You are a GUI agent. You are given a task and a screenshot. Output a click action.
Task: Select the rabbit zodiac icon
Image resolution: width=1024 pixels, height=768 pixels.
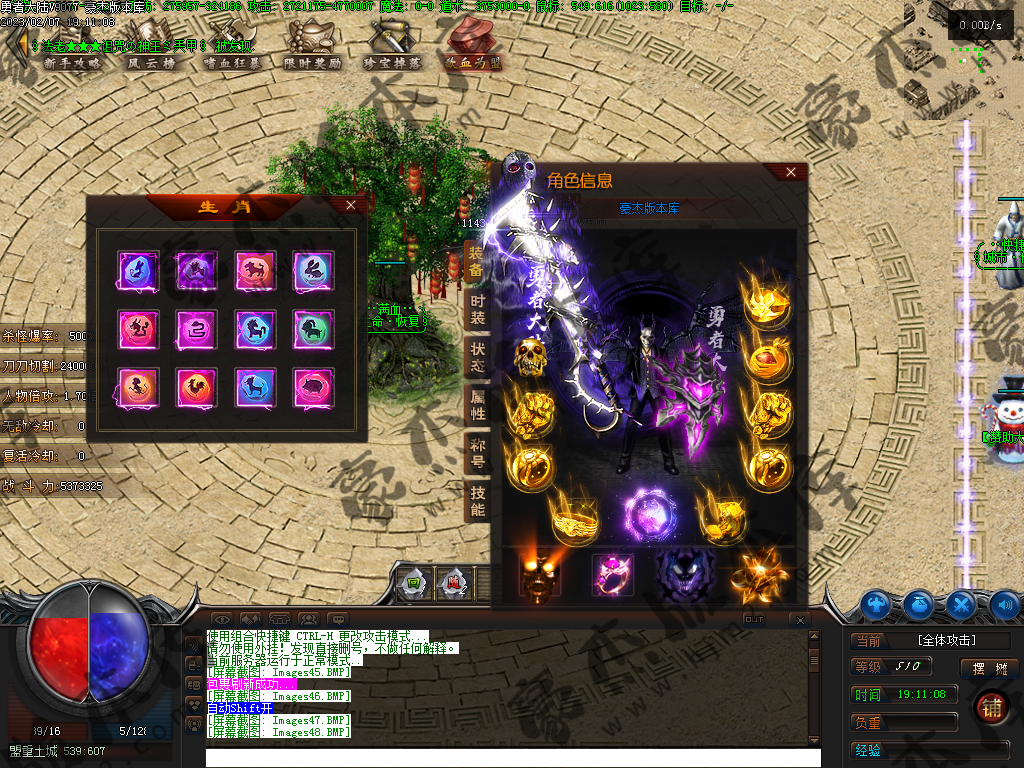pos(313,270)
